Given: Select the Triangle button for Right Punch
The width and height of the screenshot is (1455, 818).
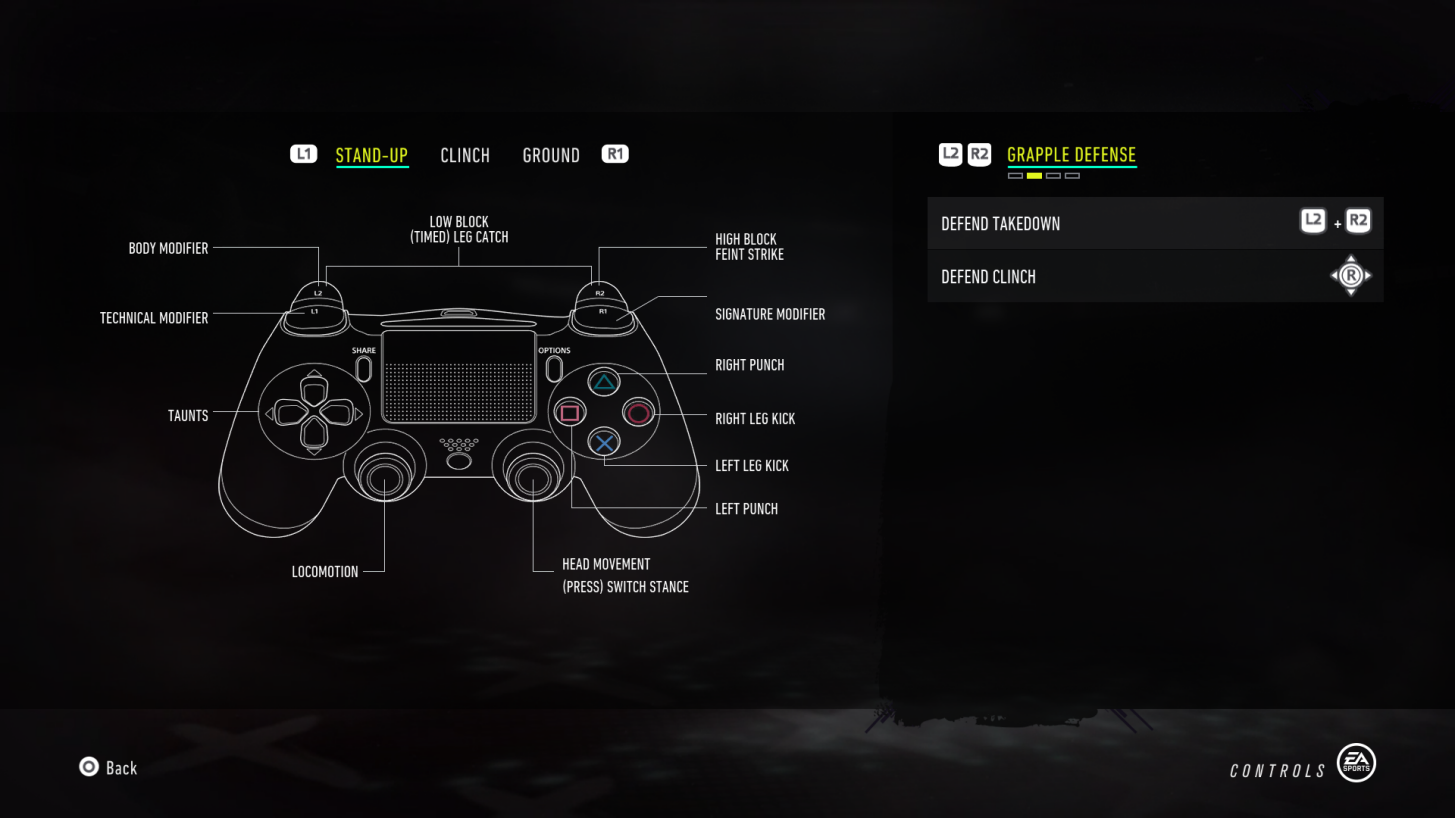Looking at the screenshot, I should (603, 382).
